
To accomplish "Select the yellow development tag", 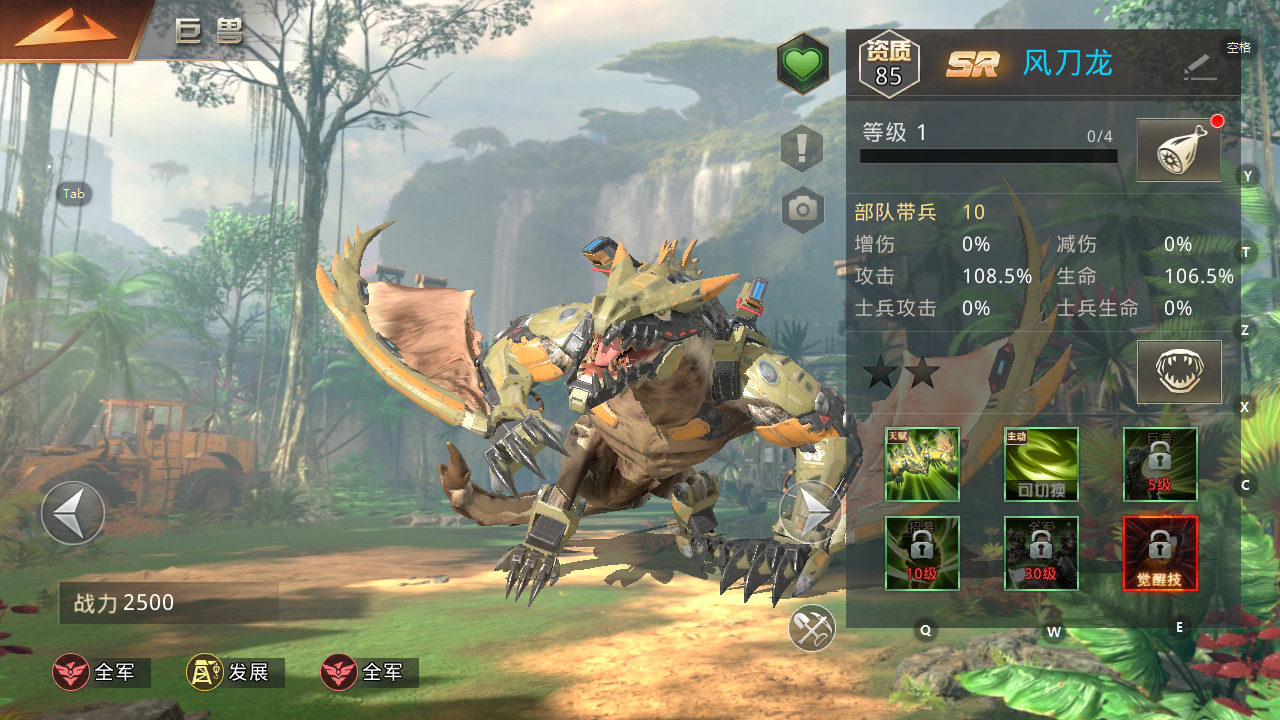I will [x=236, y=673].
